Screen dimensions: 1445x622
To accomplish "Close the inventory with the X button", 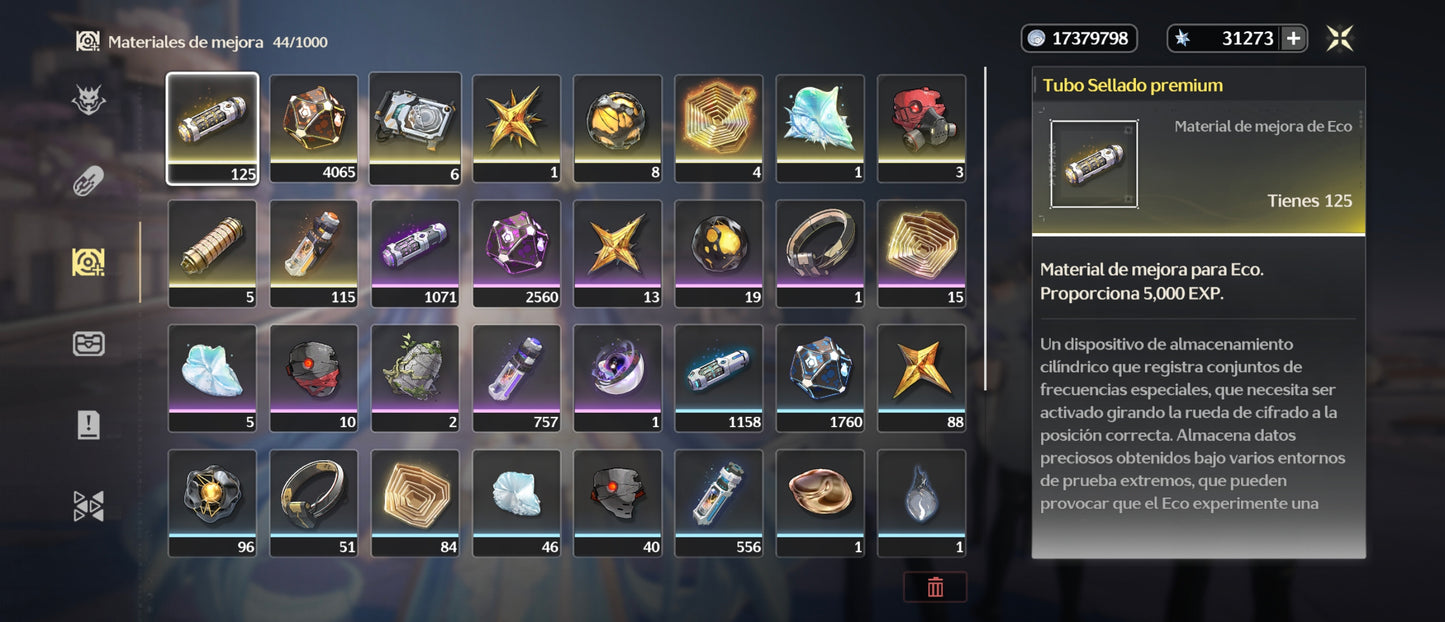I will (1340, 39).
